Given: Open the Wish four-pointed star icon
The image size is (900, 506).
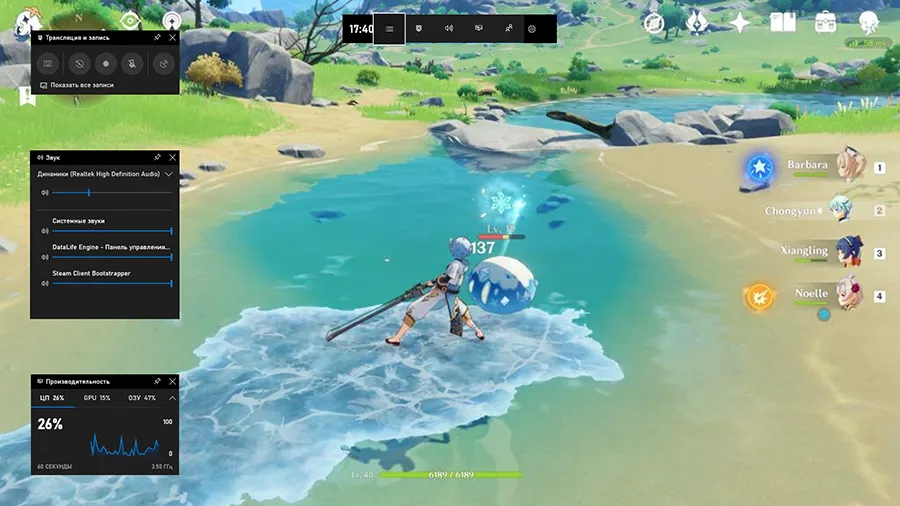Looking at the screenshot, I should tap(740, 23).
